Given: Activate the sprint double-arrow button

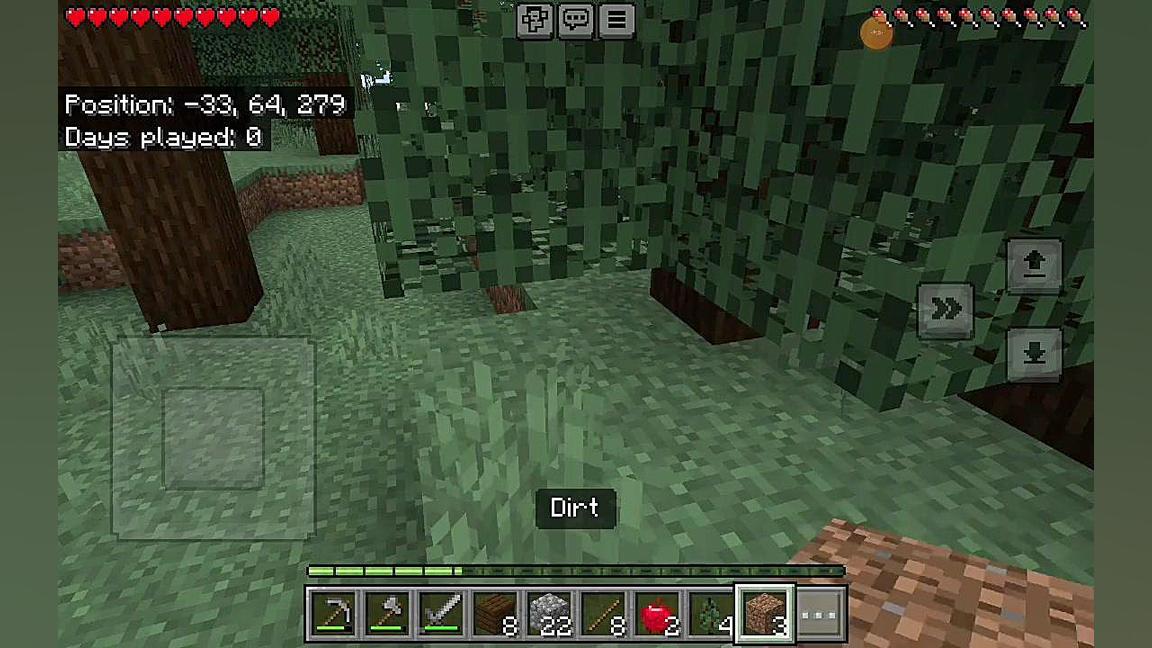Looking at the screenshot, I should pyautogui.click(x=945, y=310).
